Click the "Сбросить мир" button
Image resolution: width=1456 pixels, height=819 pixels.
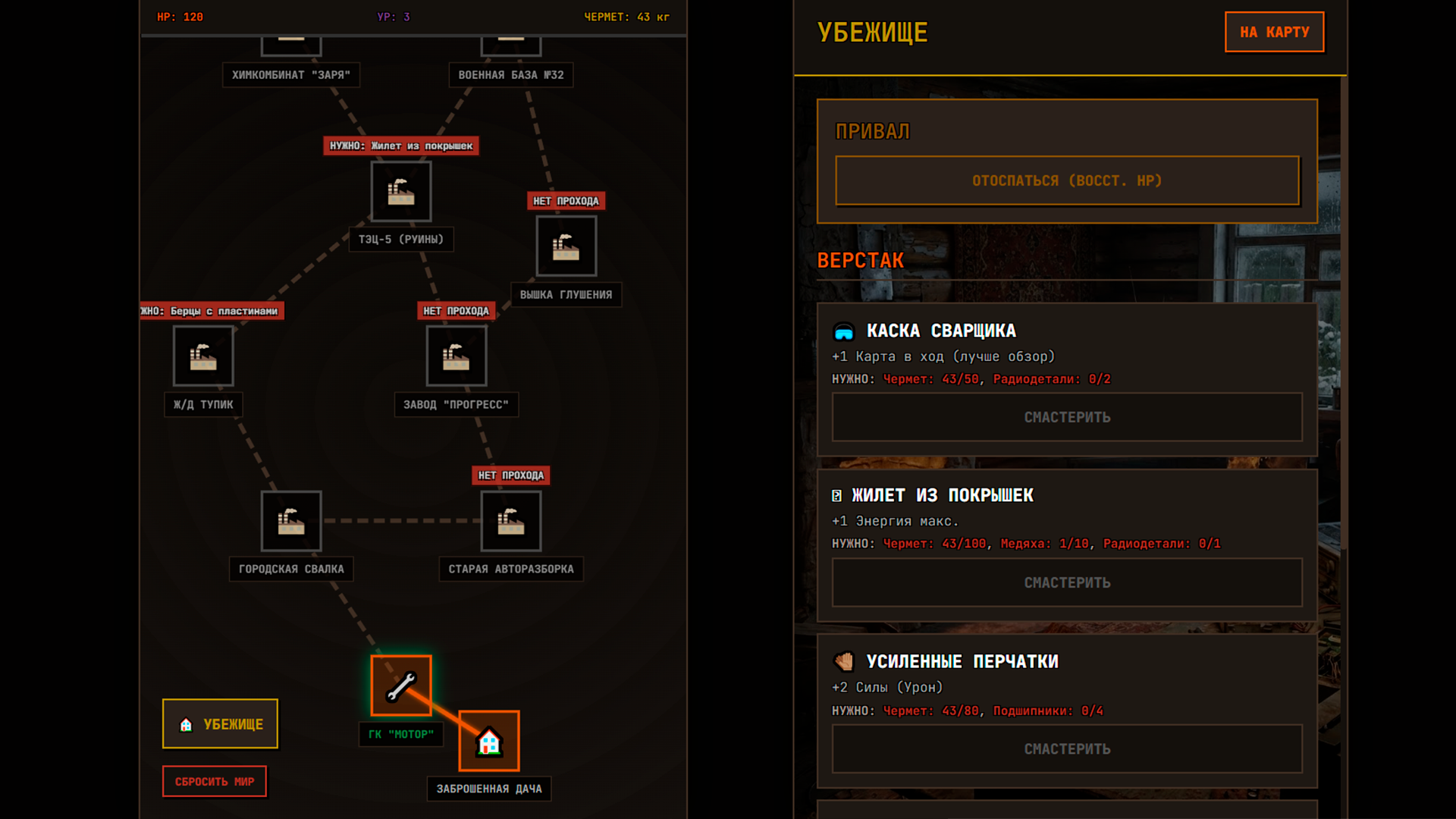[214, 781]
